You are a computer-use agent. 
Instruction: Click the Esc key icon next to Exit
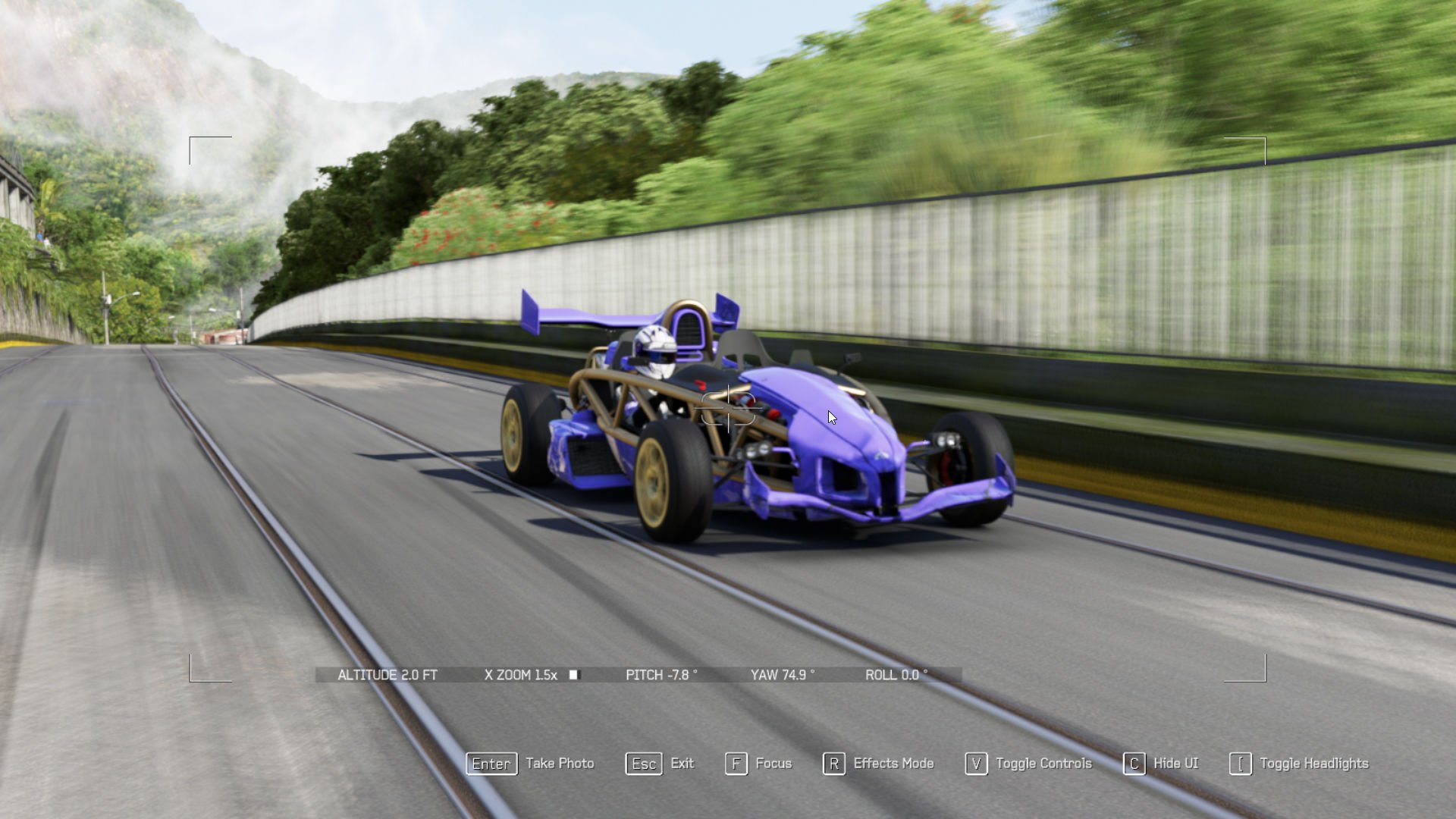pos(643,764)
